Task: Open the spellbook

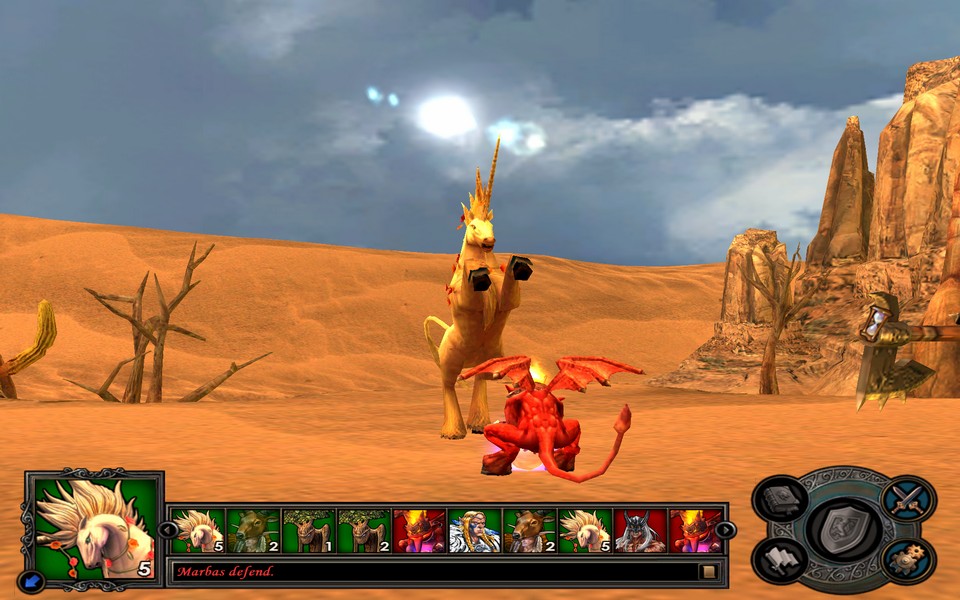Action: pos(780,499)
